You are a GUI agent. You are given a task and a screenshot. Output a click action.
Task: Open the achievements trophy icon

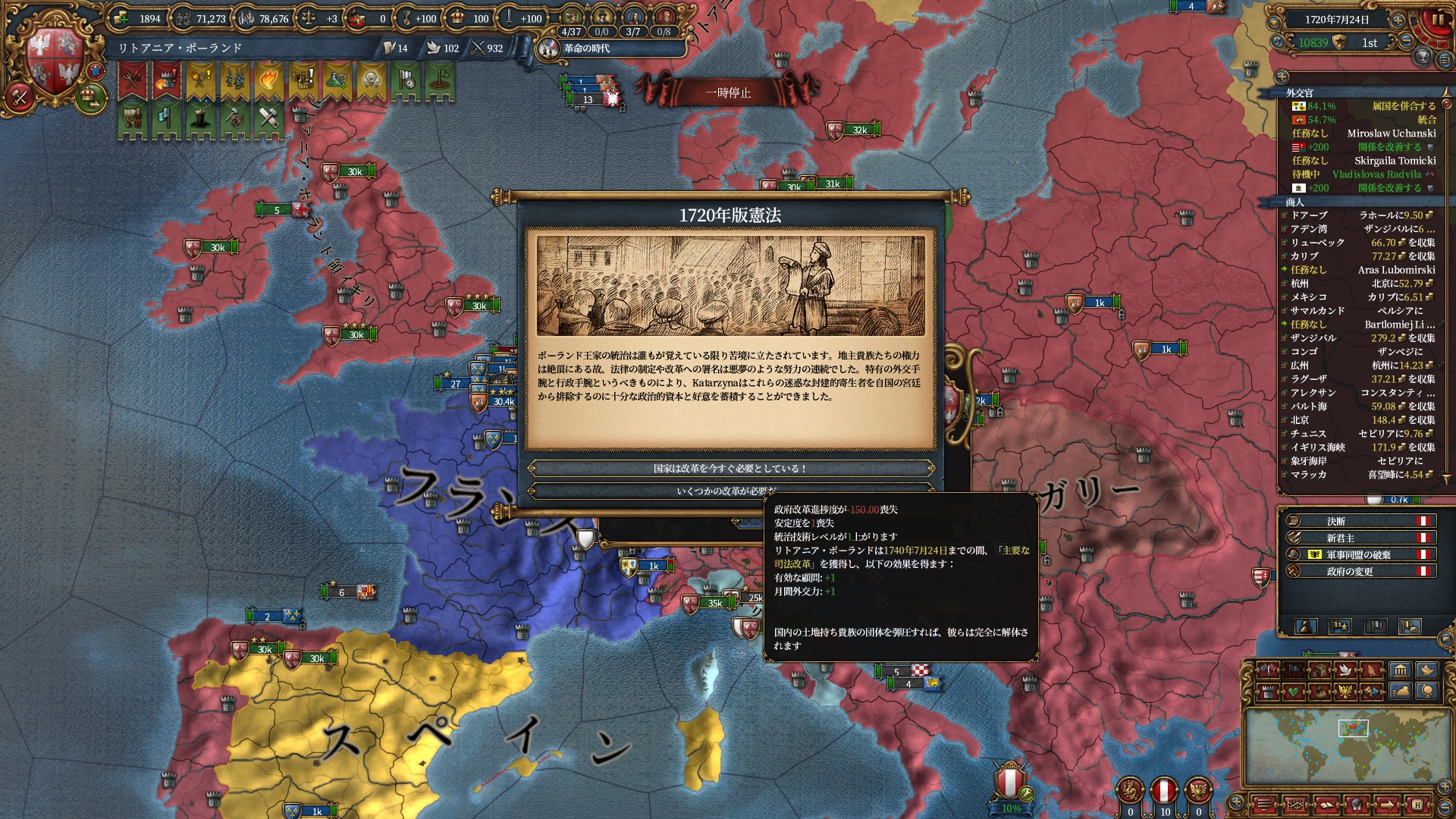point(1423,57)
